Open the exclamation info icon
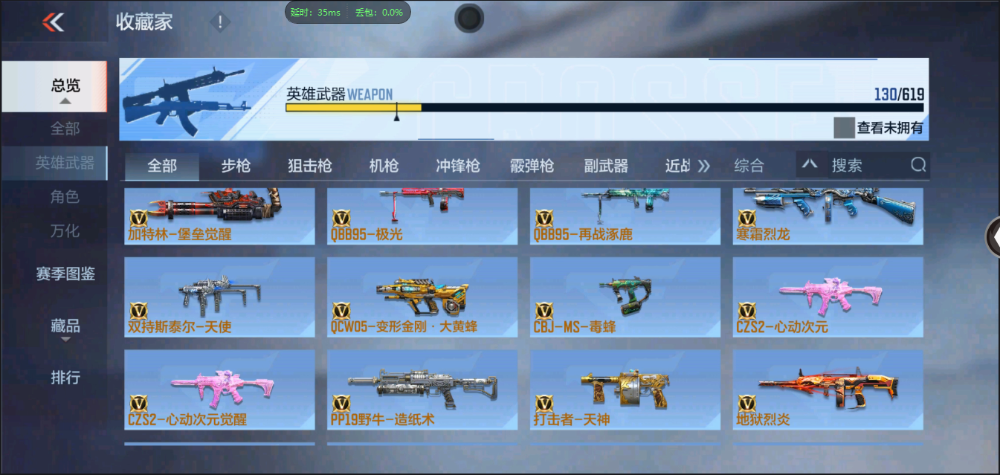Image resolution: width=1000 pixels, height=475 pixels. point(220,22)
